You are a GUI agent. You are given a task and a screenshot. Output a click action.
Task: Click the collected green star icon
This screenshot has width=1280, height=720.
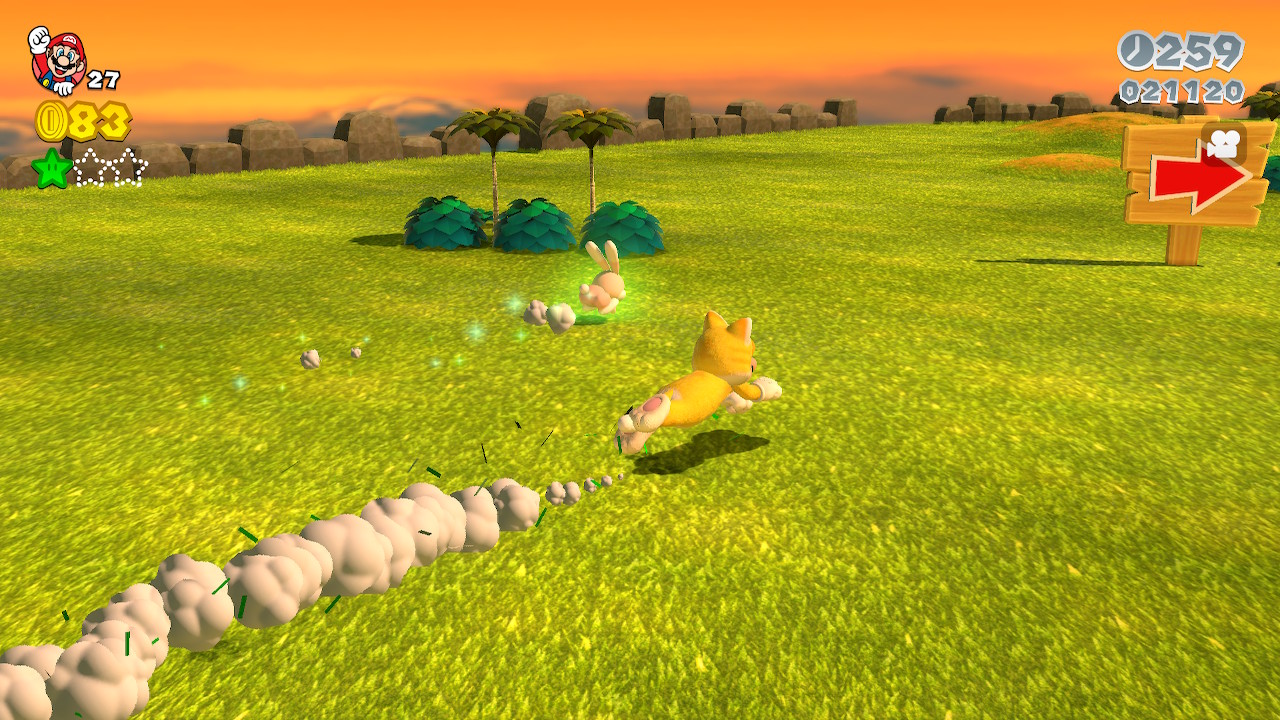(51, 167)
